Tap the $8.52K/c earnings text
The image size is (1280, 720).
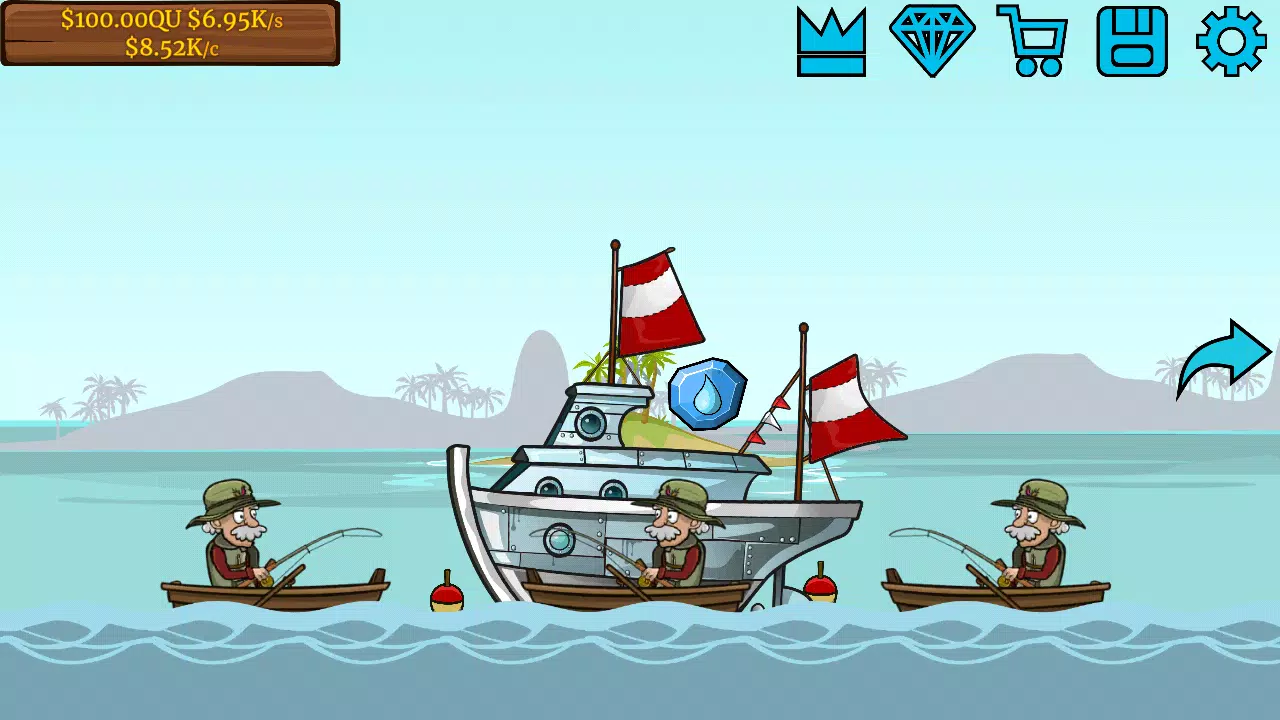[x=170, y=48]
